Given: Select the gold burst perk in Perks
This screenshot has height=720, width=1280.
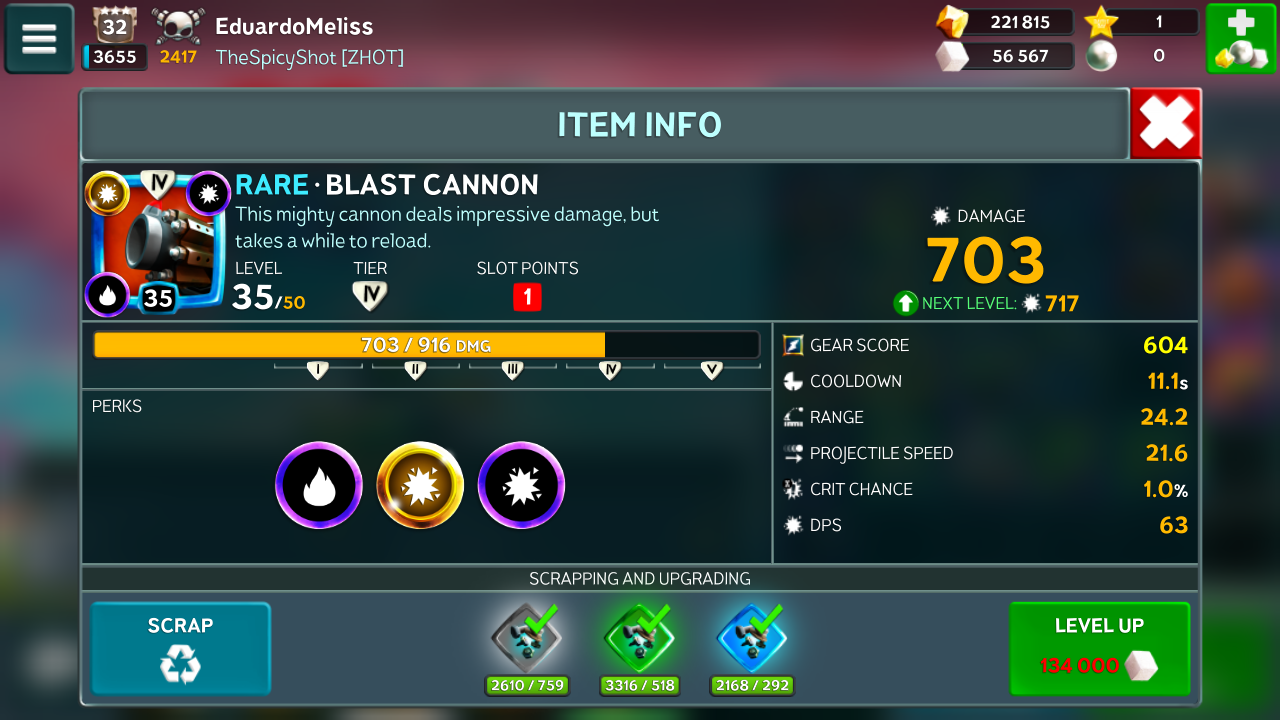Looking at the screenshot, I should pos(420,485).
